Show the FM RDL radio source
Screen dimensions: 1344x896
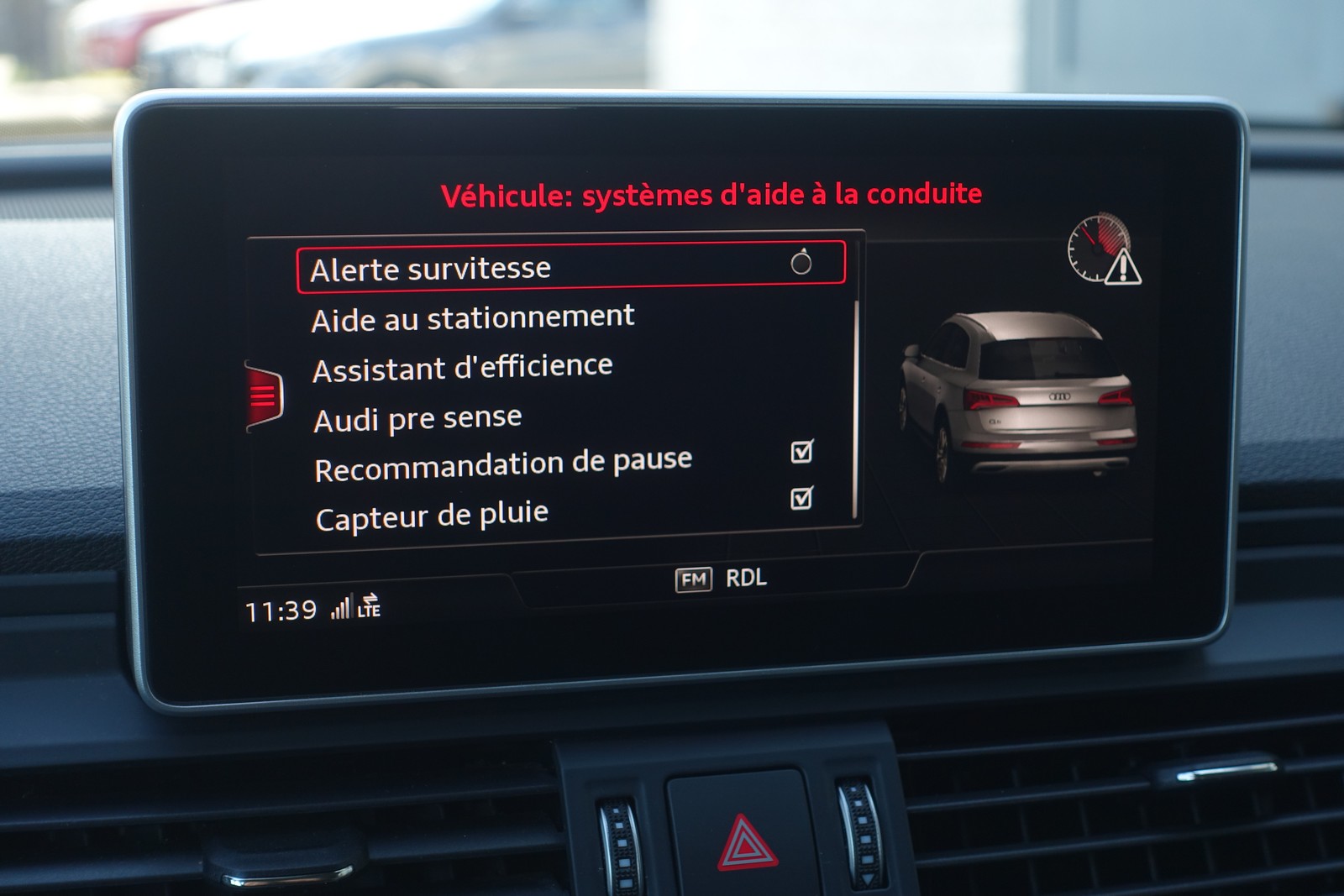[x=721, y=579]
